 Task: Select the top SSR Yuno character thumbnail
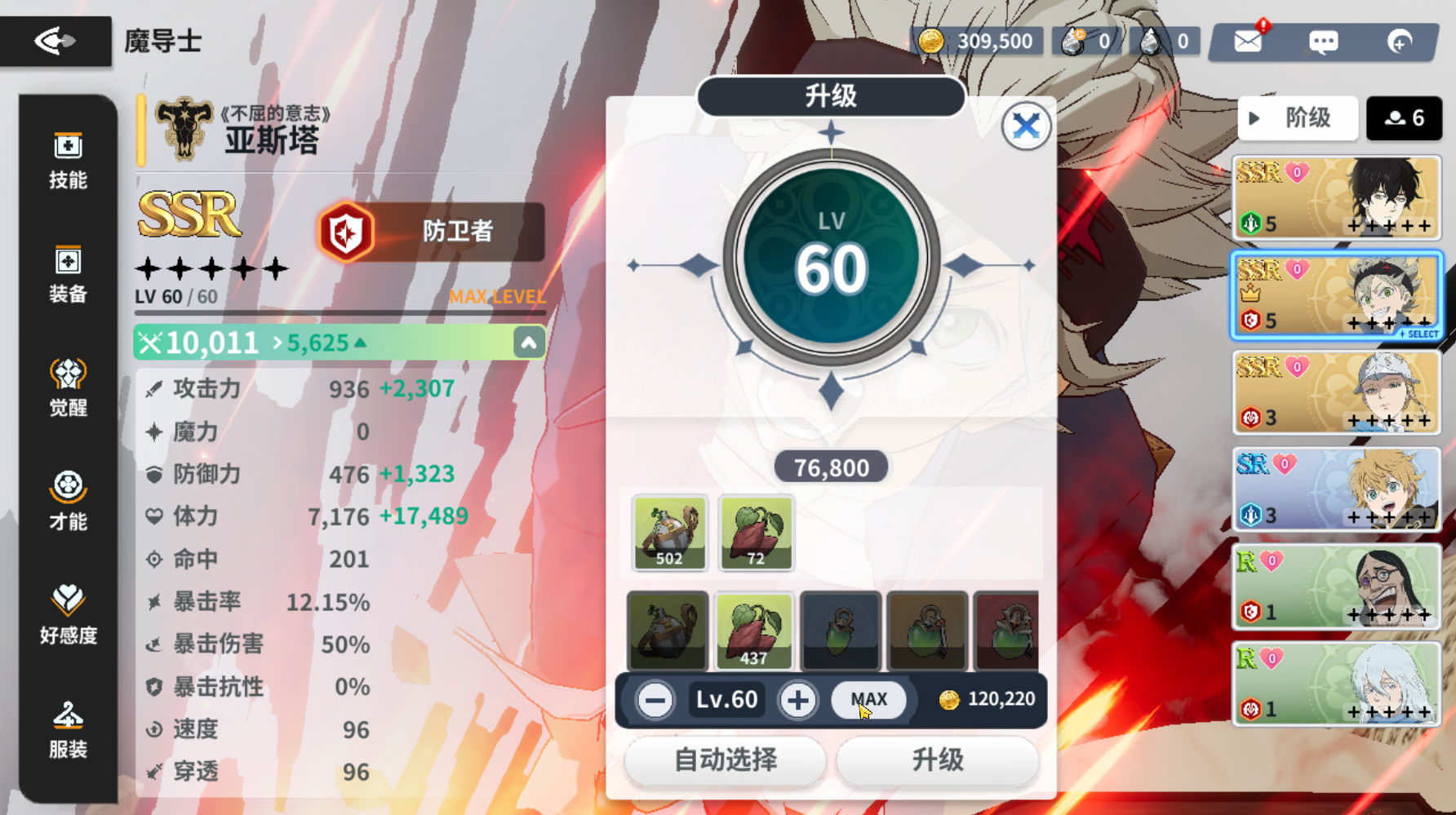point(1336,197)
